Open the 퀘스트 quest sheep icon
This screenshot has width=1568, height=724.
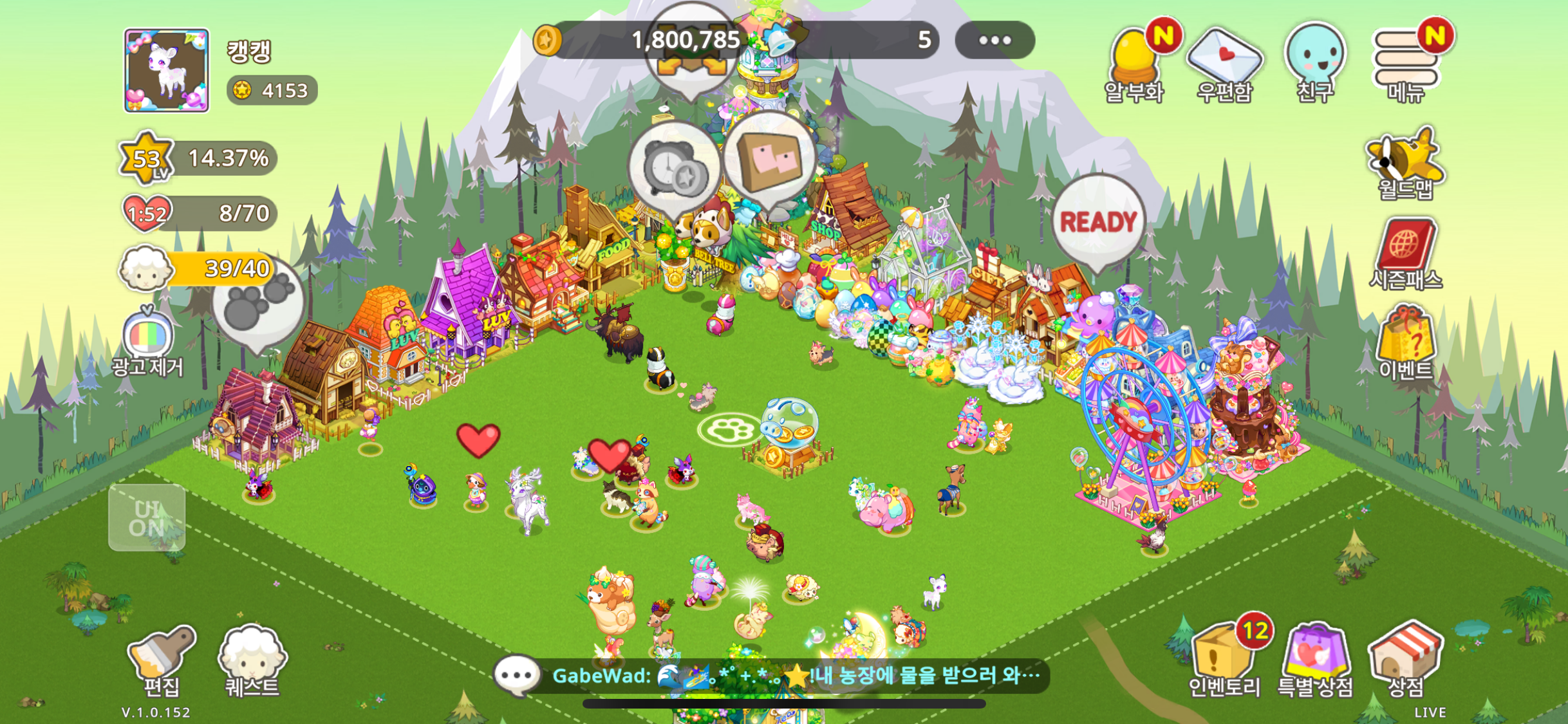[x=252, y=660]
